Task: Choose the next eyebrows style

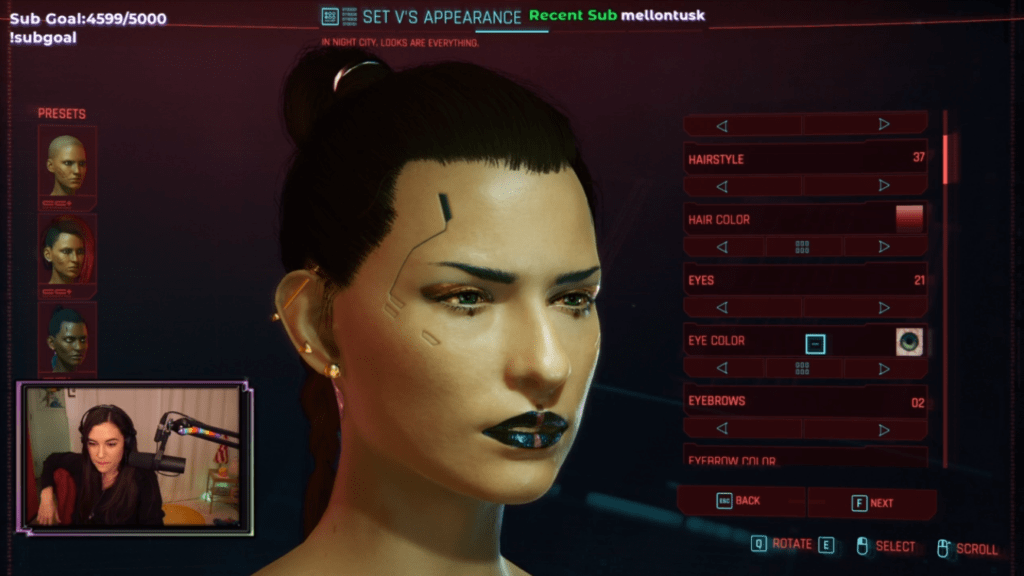Action: pyautogui.click(x=883, y=430)
